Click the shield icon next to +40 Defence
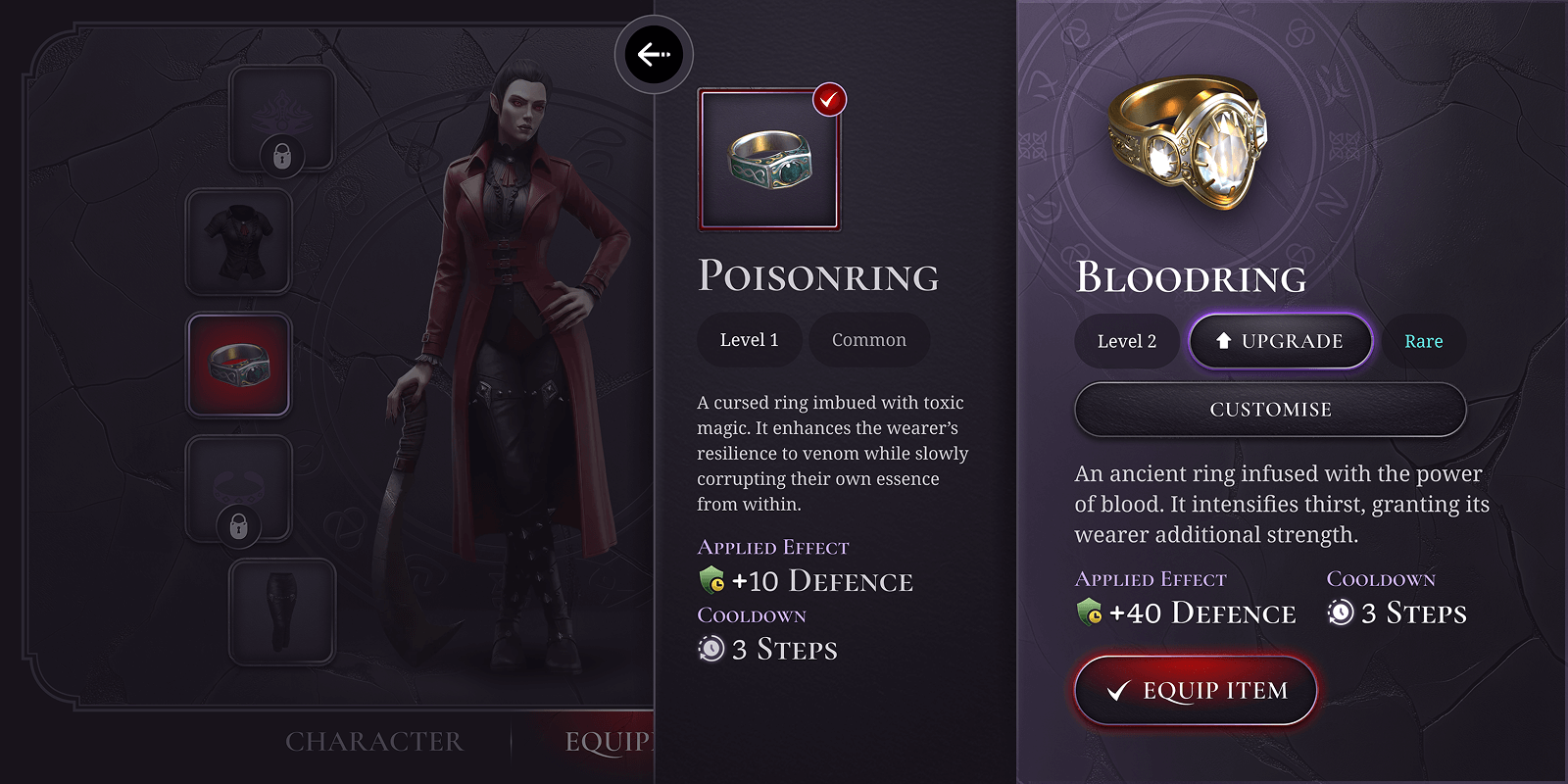The height and width of the screenshot is (784, 1568). [1088, 612]
